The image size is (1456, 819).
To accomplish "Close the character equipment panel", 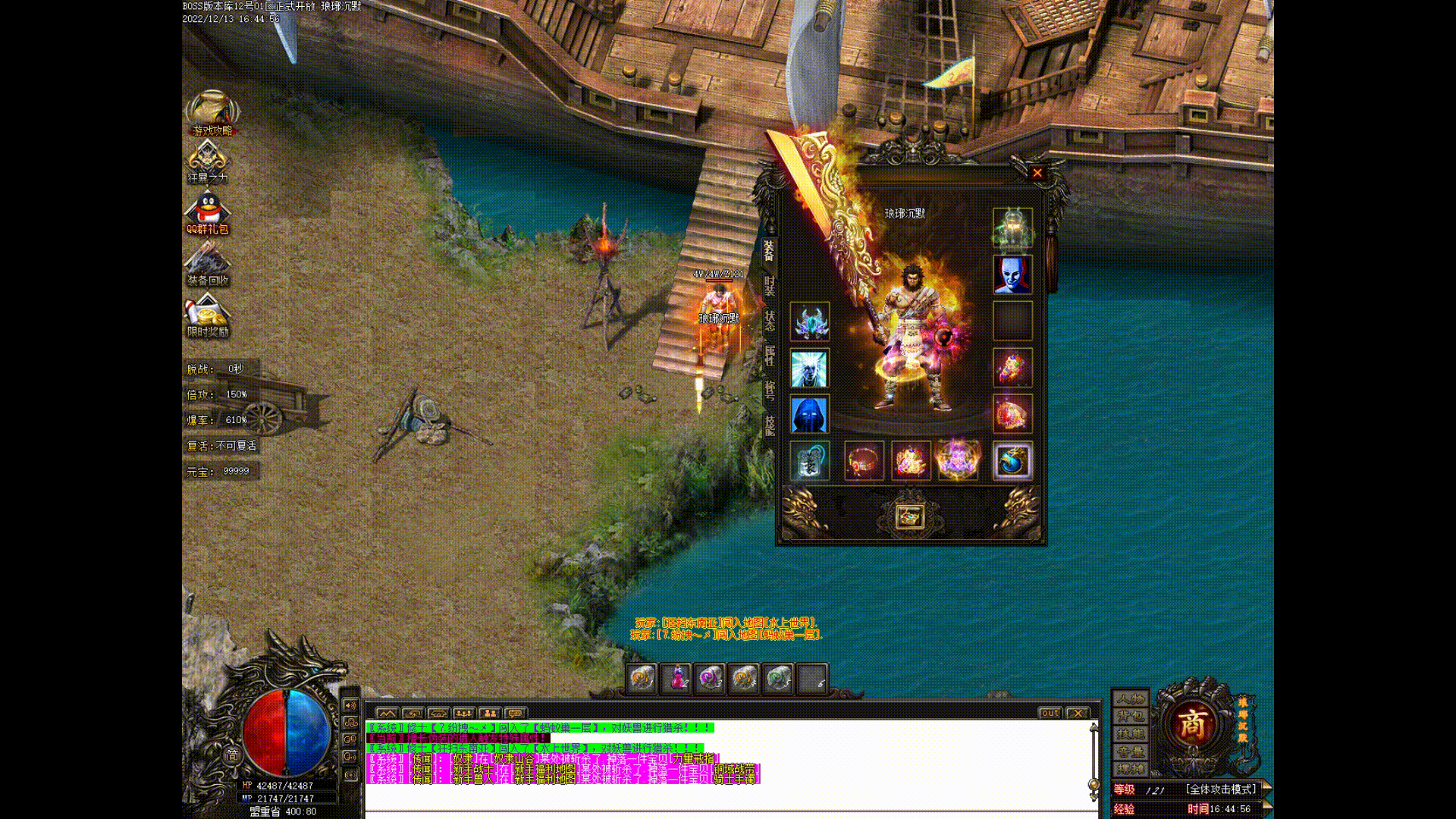I will 1037,173.
